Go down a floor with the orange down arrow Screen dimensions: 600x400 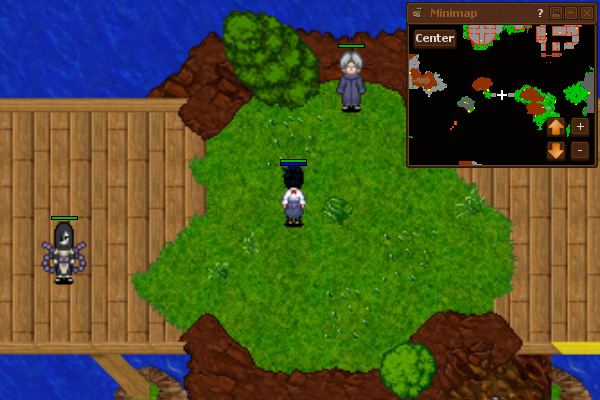556,151
